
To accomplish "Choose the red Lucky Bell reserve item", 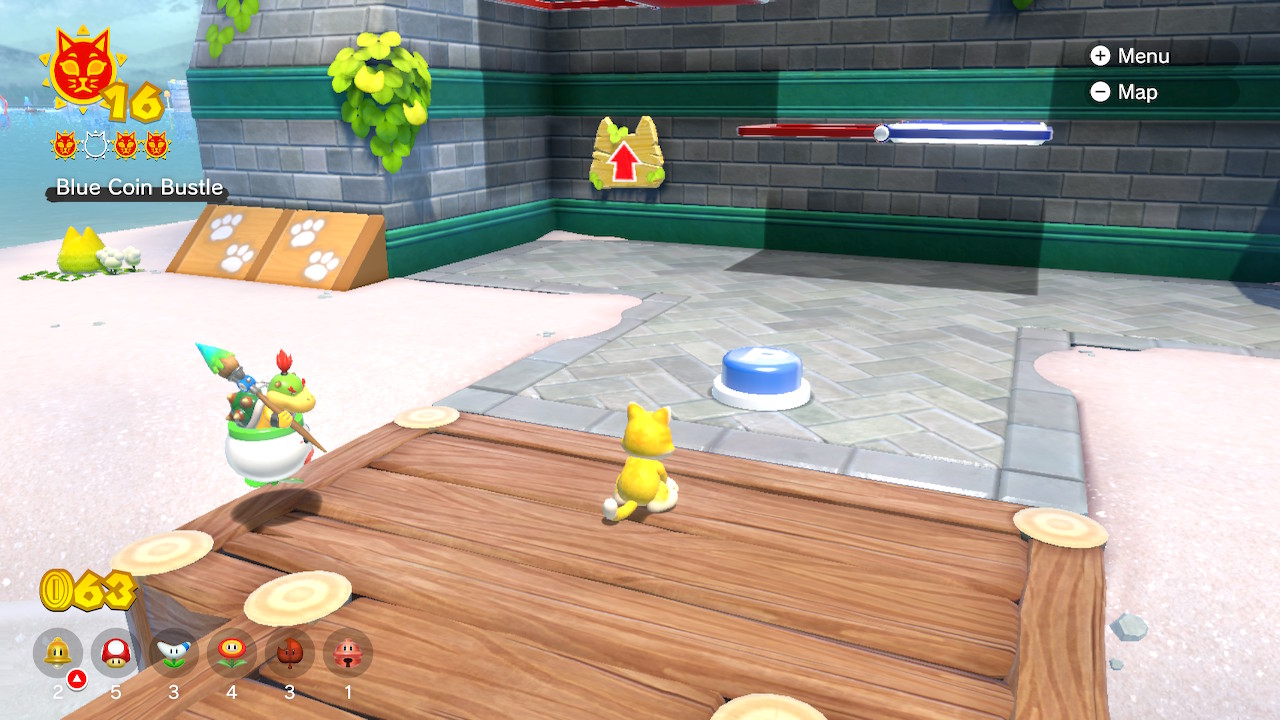I will [x=348, y=653].
